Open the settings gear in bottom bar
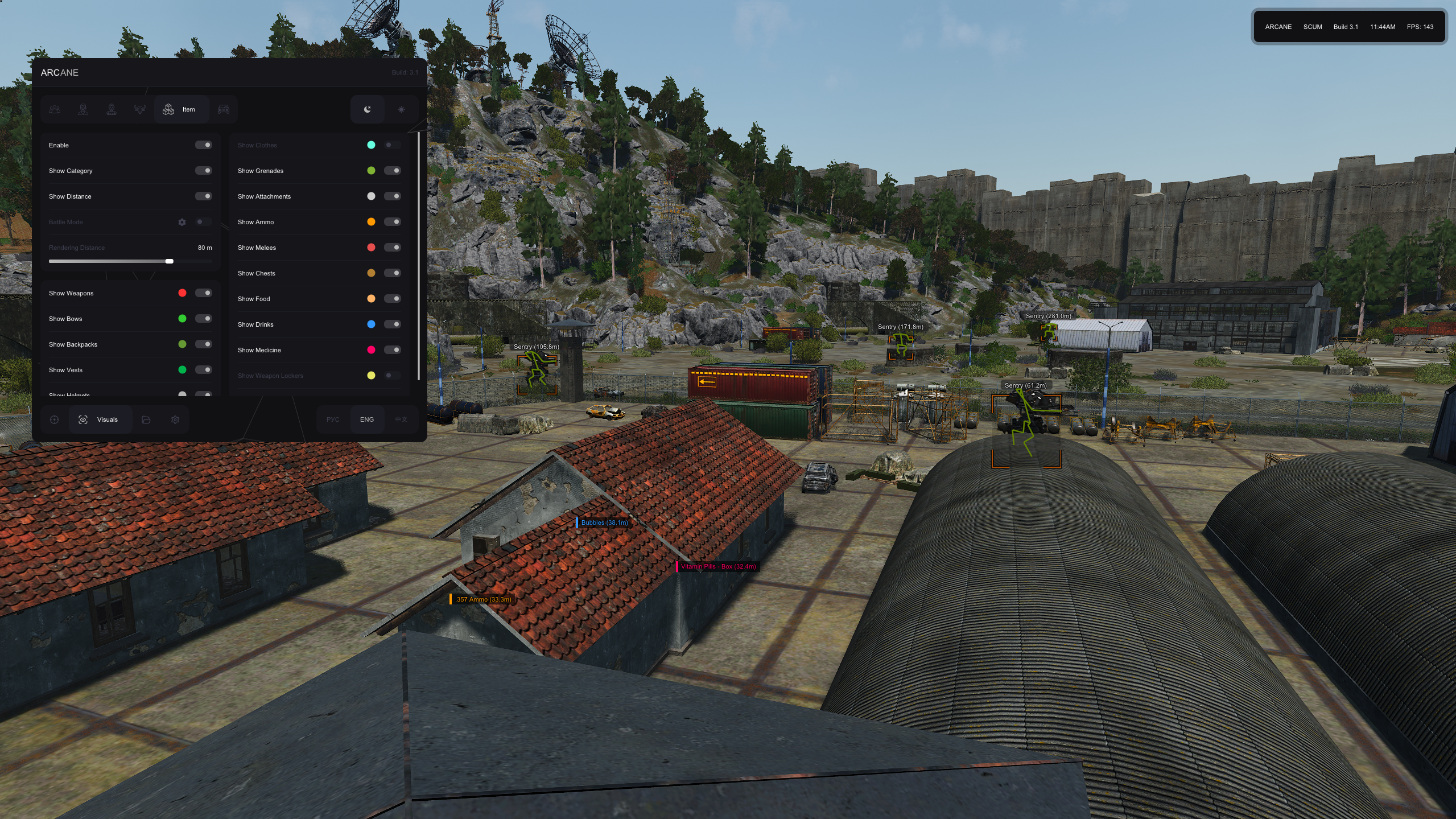The height and width of the screenshot is (819, 1456). point(175,420)
